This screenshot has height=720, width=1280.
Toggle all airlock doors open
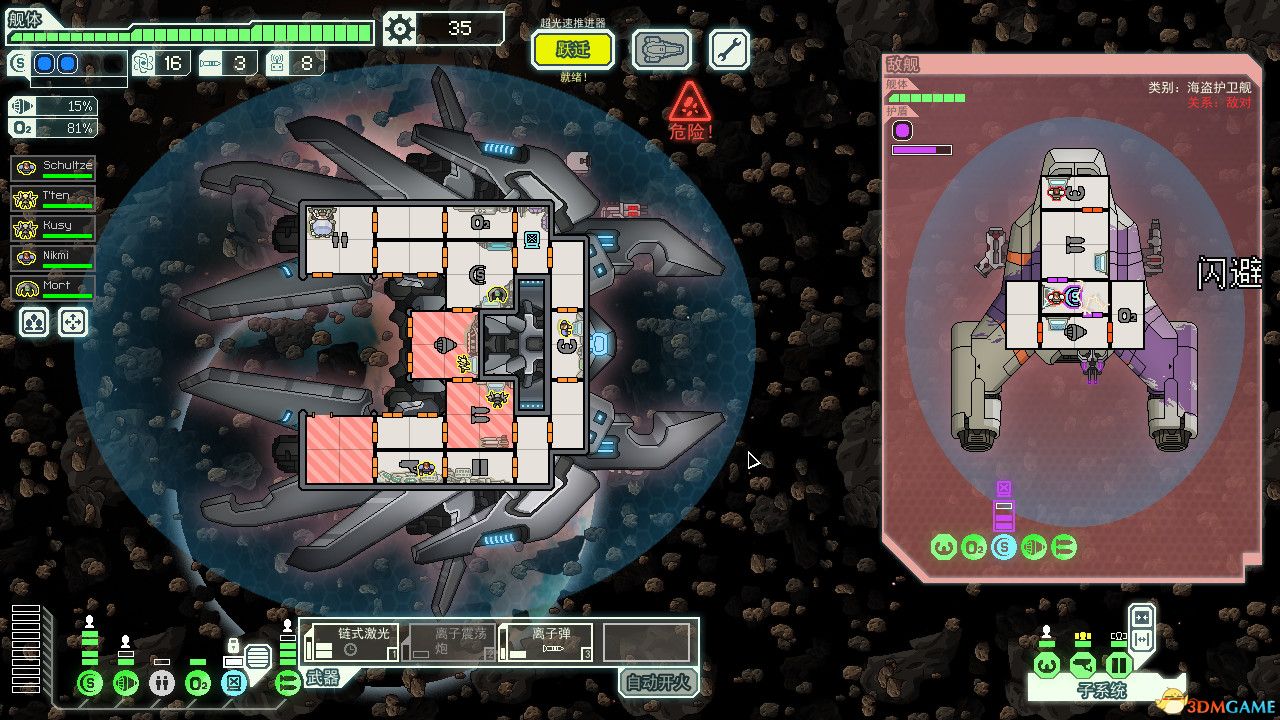1141,641
